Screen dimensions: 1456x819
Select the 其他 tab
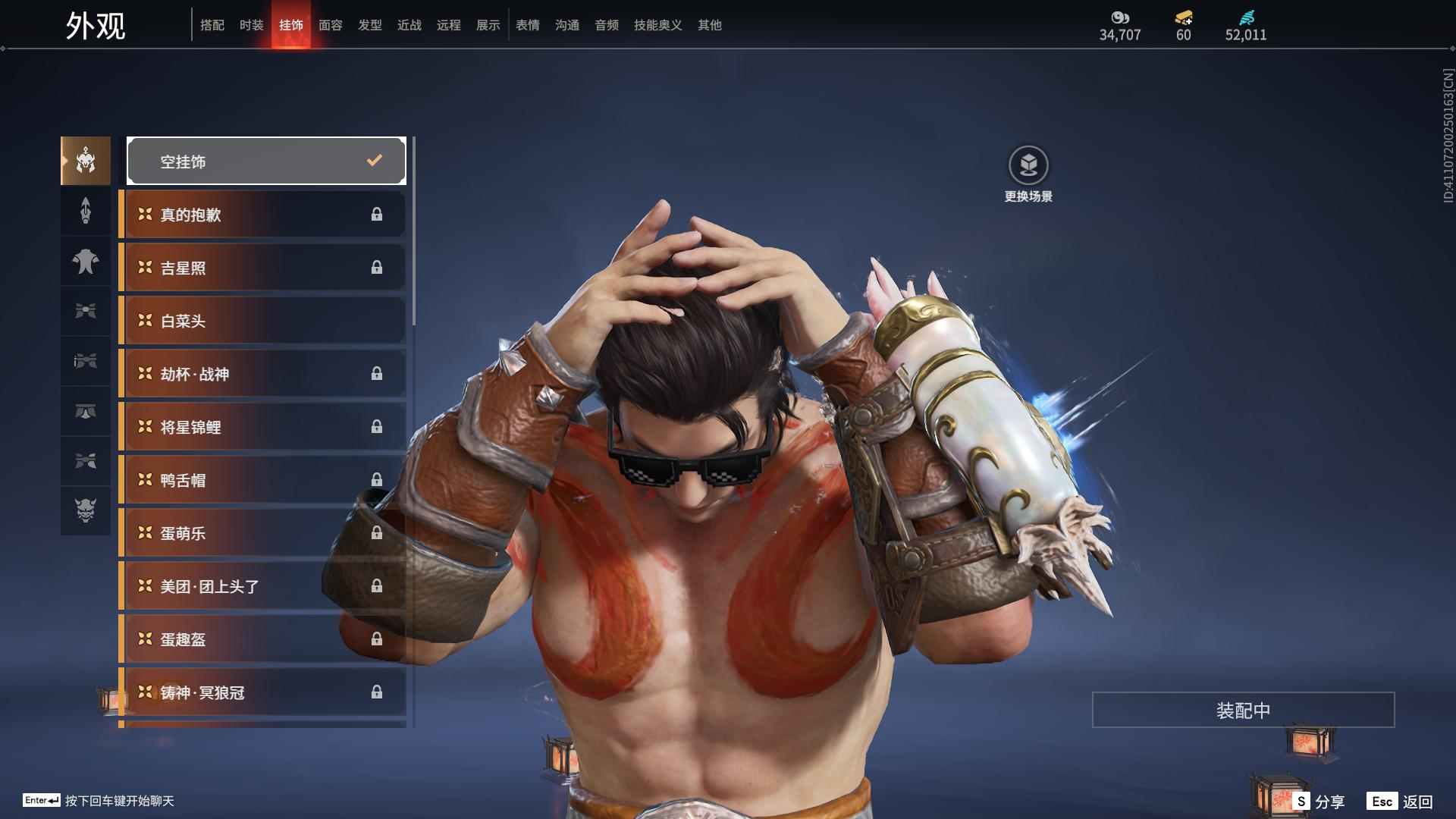(710, 25)
